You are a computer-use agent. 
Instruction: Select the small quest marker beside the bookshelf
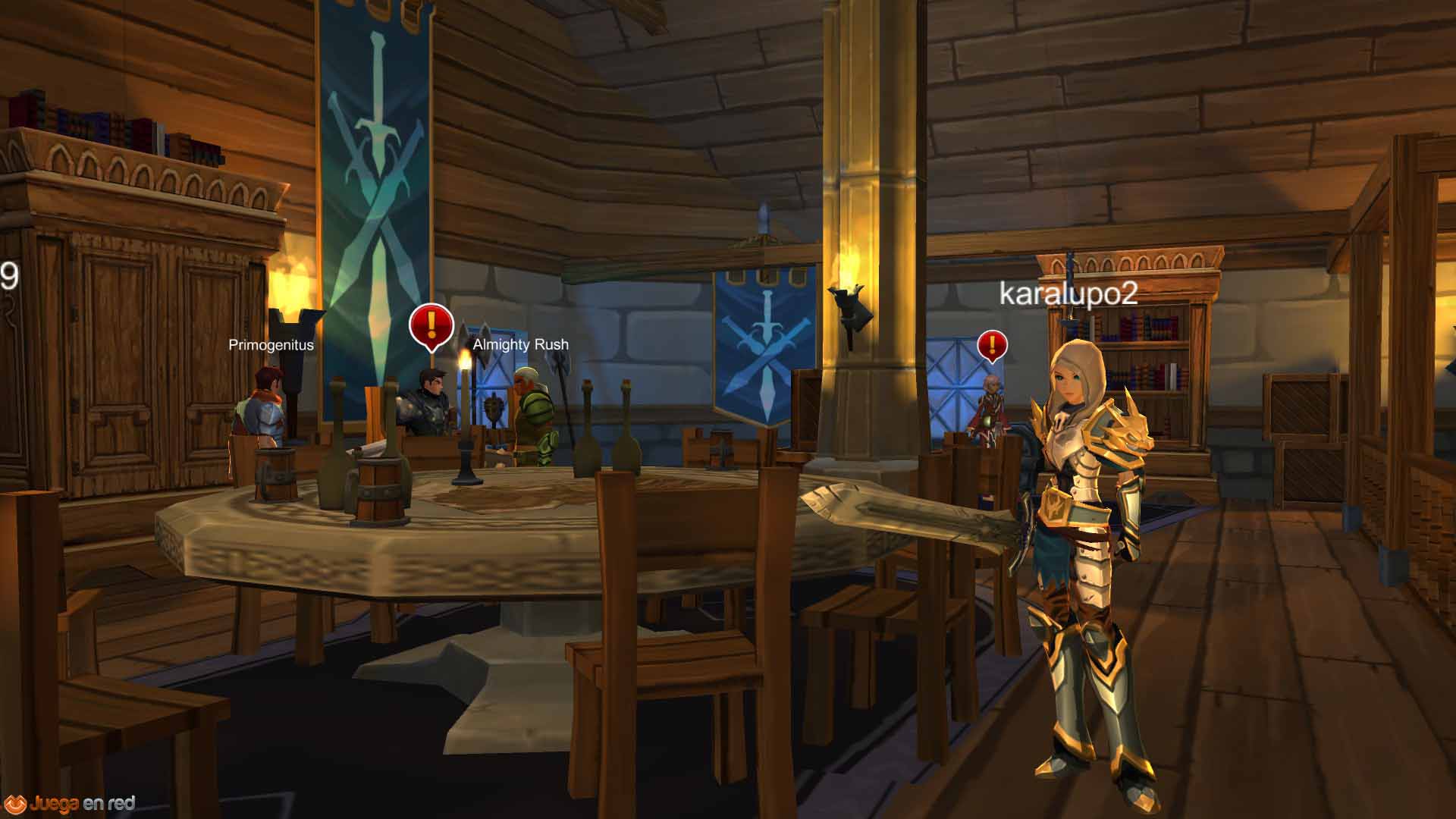coord(992,346)
